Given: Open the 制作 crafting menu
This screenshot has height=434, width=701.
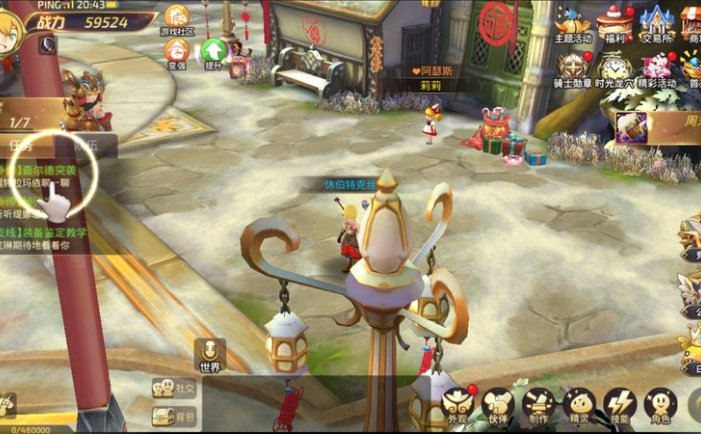Looking at the screenshot, I should point(538,405).
